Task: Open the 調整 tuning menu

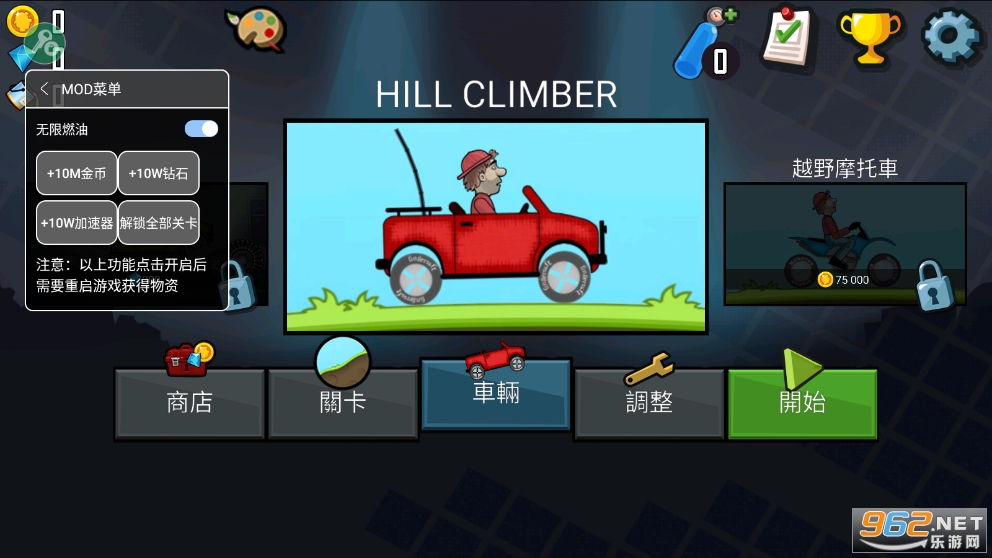Action: coord(649,403)
